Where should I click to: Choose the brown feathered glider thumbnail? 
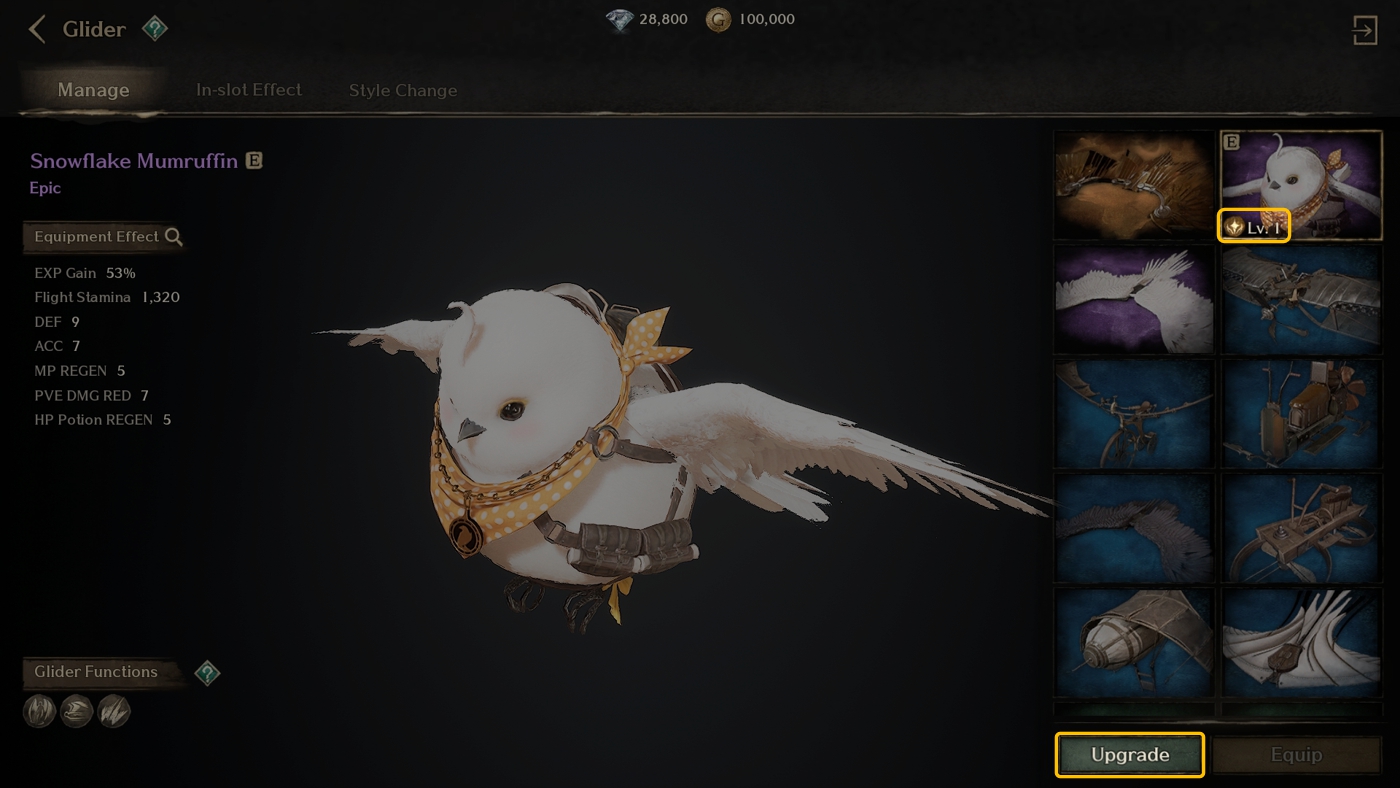[x=1134, y=185]
